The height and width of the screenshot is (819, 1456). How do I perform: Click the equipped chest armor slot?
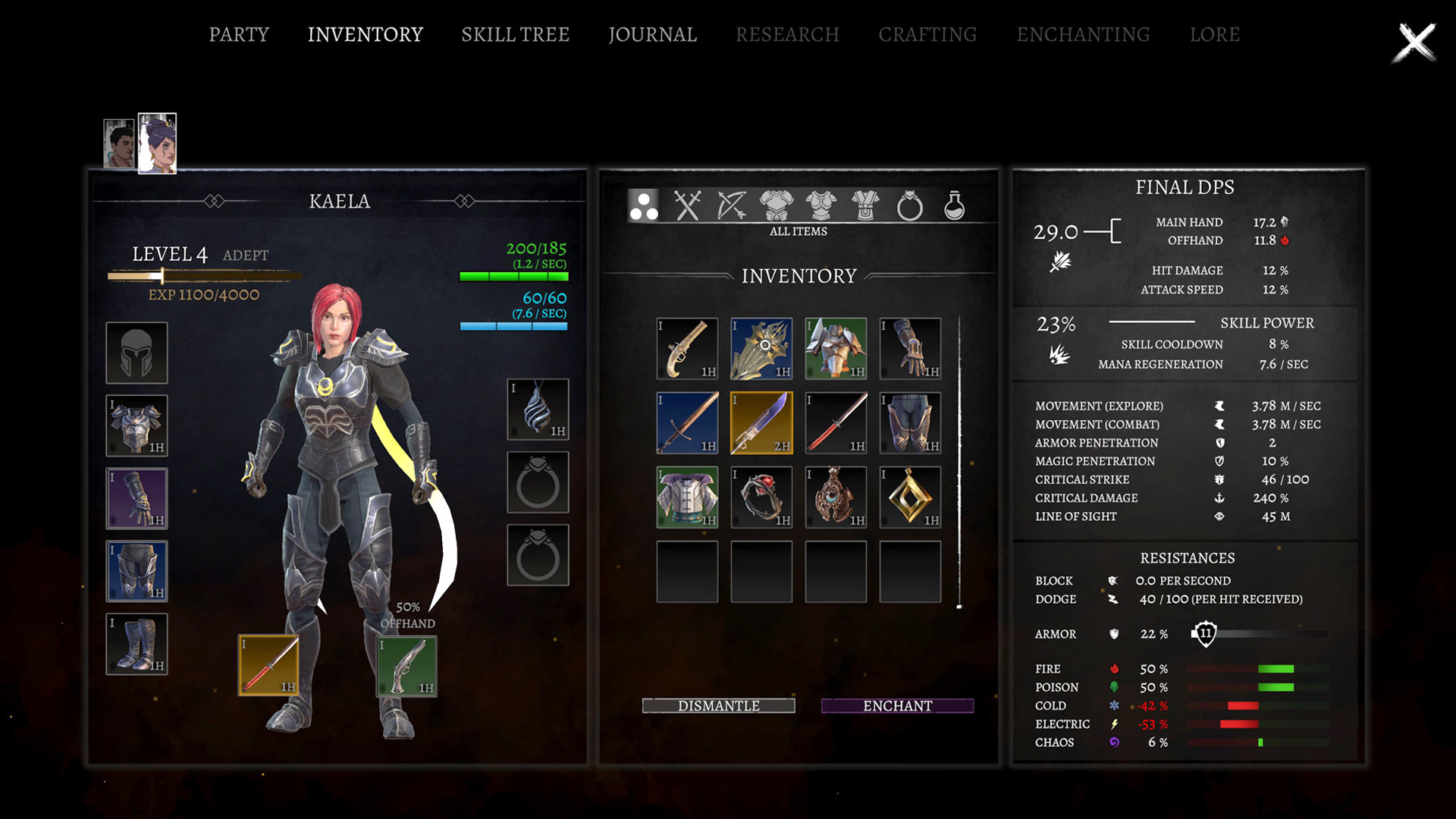click(136, 425)
